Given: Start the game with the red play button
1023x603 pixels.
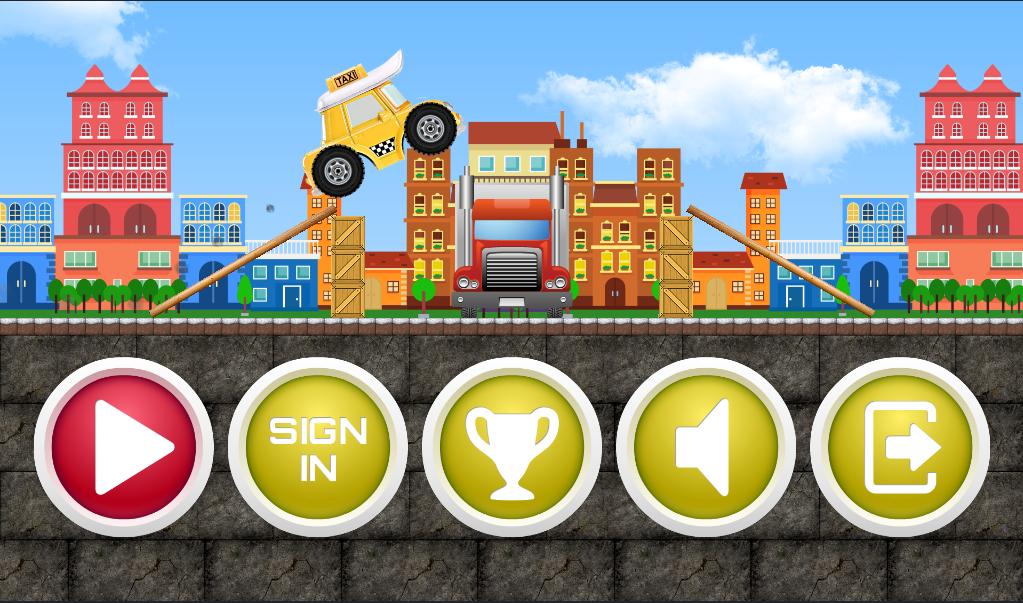Looking at the screenshot, I should 124,447.
